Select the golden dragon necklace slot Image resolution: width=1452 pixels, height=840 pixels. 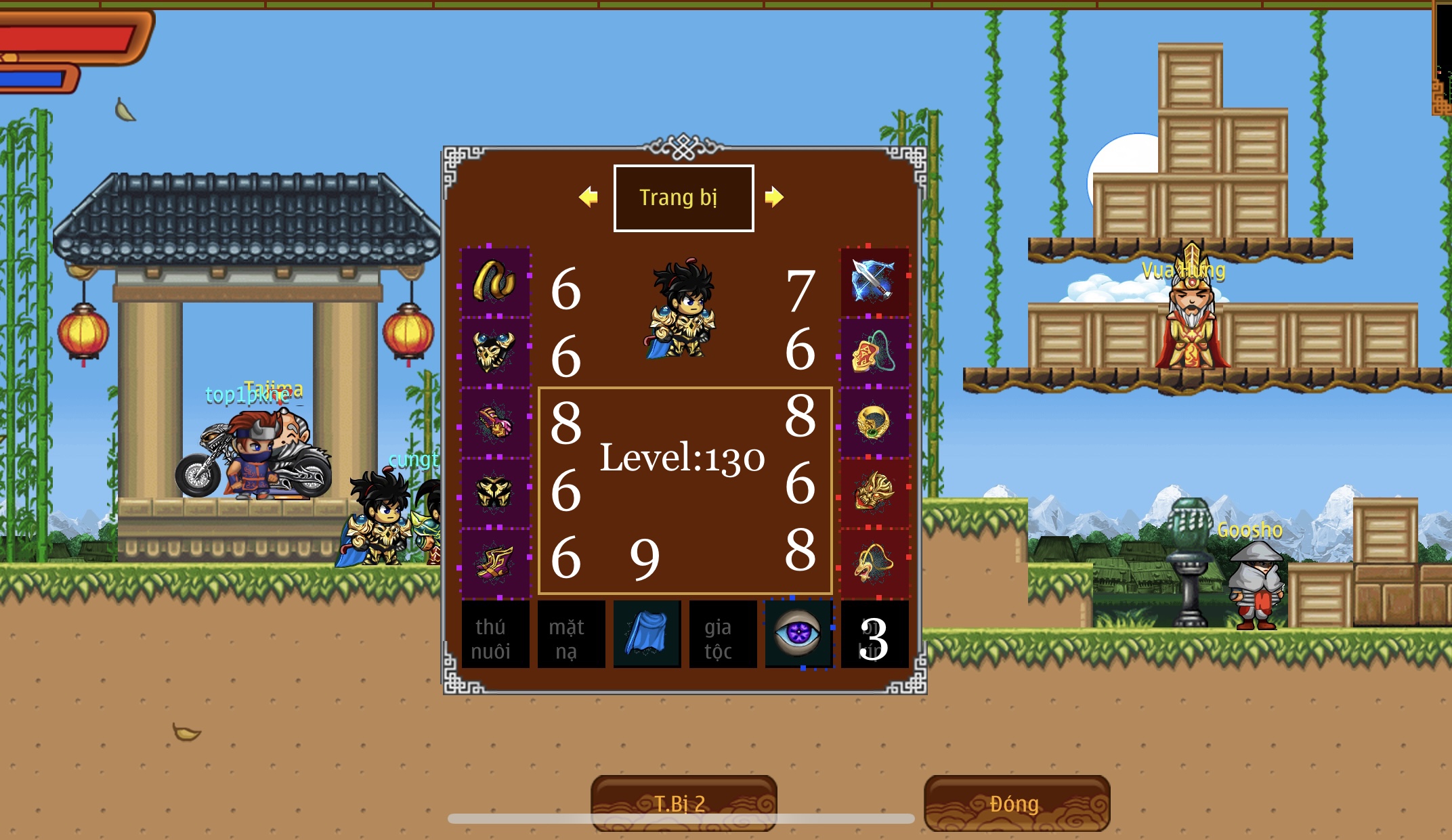(874, 563)
